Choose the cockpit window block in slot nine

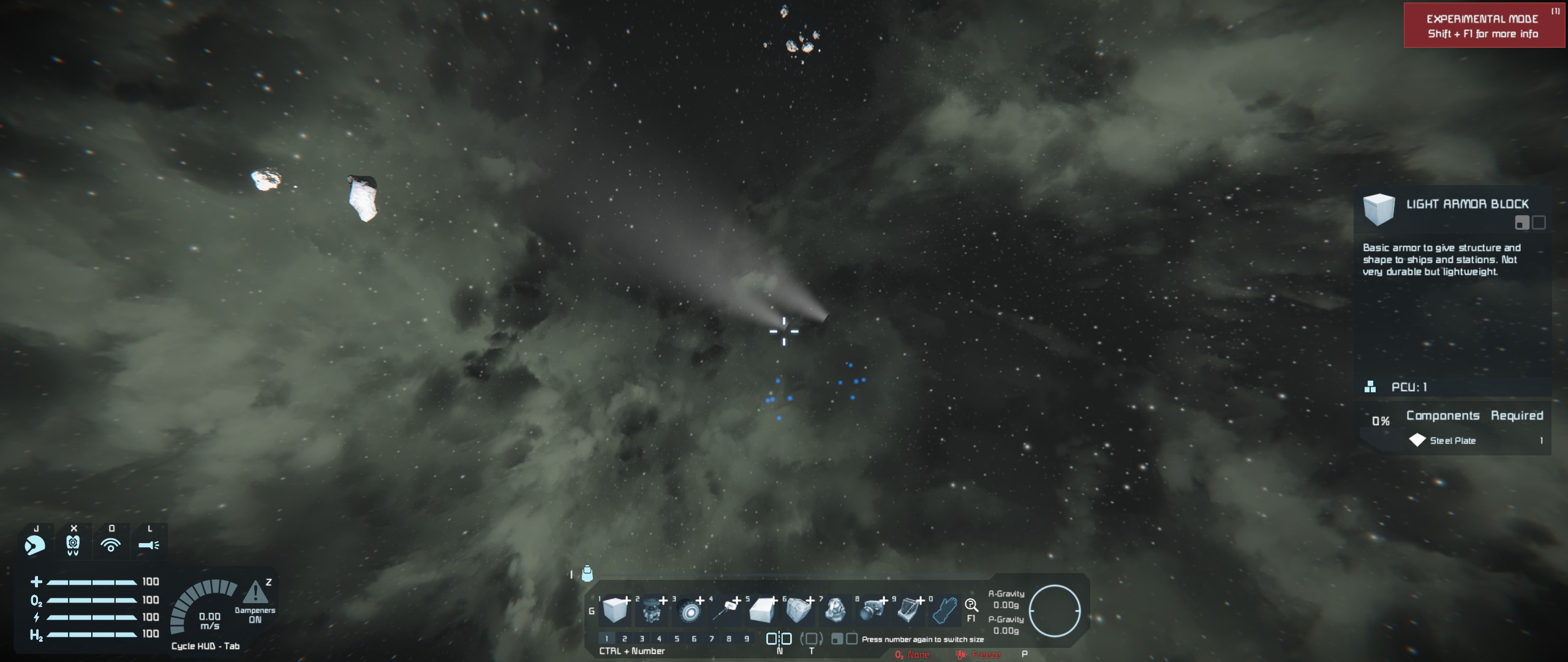(908, 610)
